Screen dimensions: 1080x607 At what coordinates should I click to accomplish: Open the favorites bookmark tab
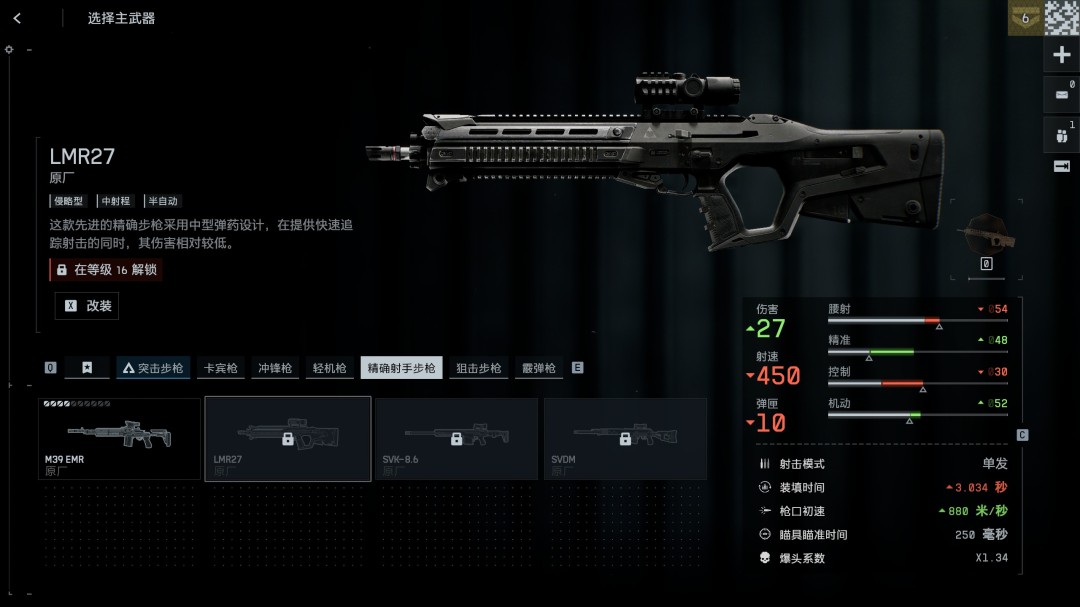(87, 368)
